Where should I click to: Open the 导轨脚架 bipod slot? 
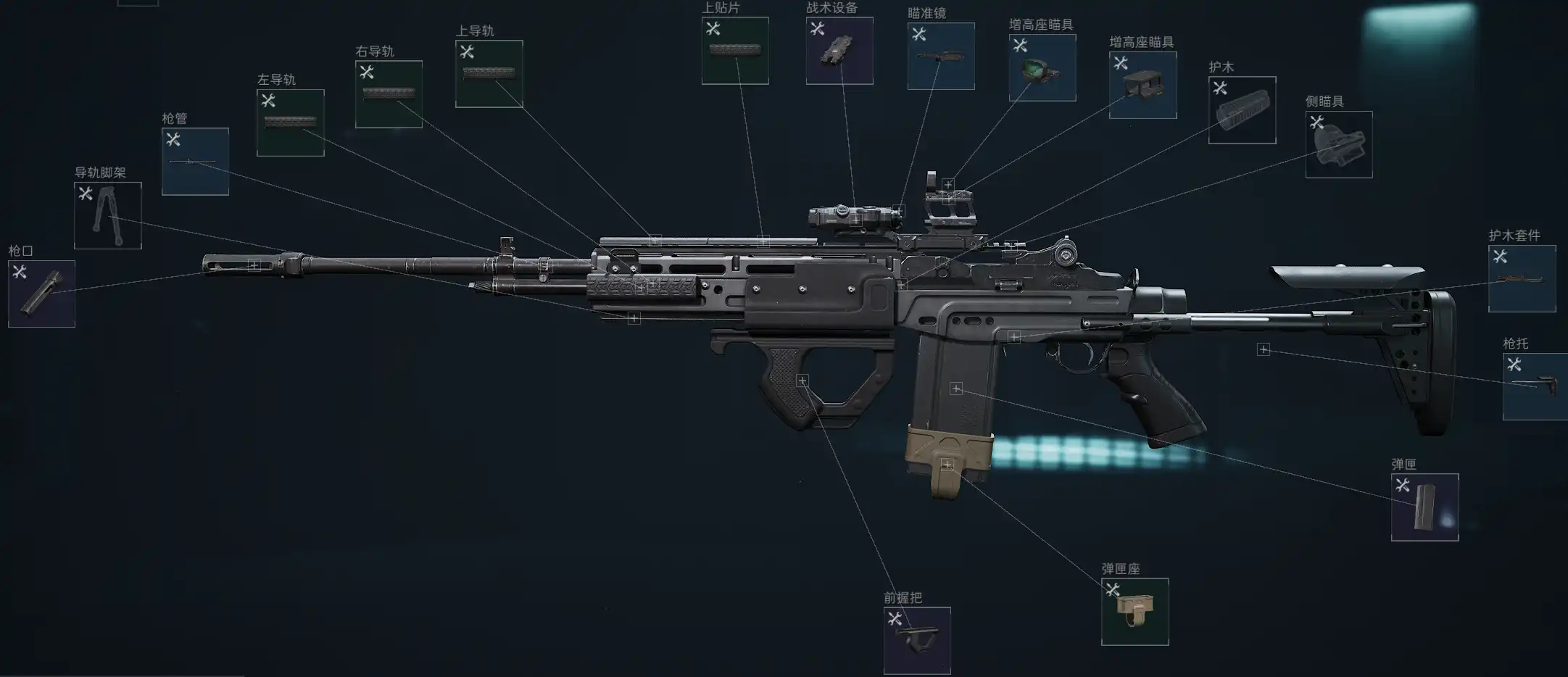tap(107, 215)
